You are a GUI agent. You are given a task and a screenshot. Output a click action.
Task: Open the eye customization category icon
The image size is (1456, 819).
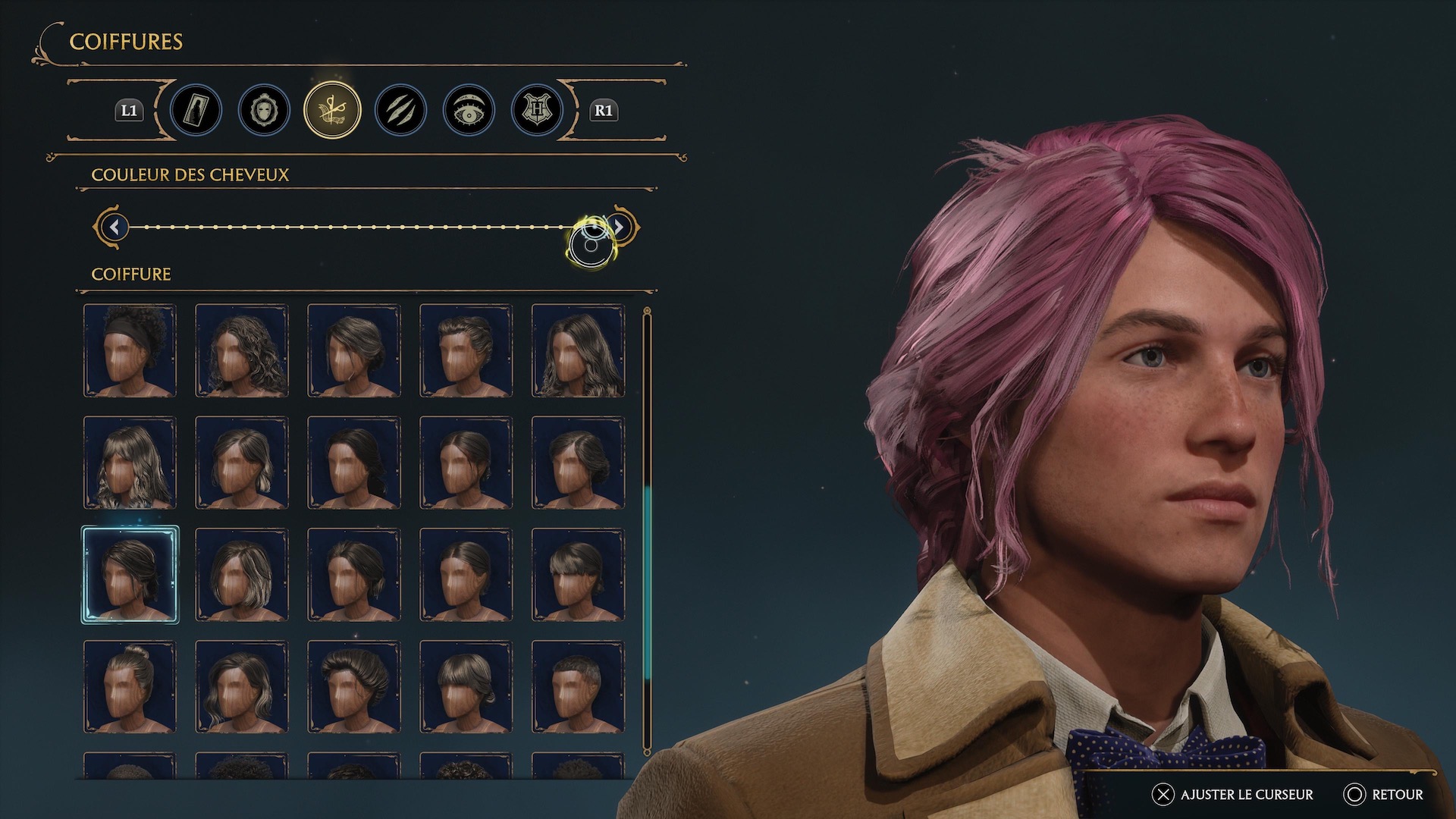point(468,110)
